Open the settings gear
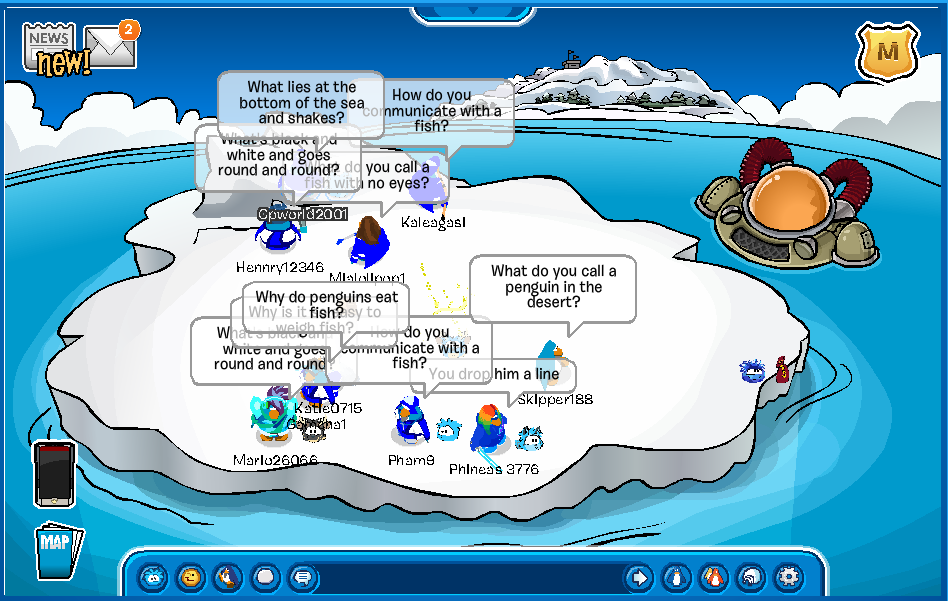Image resolution: width=948 pixels, height=601 pixels. pyautogui.click(x=789, y=577)
